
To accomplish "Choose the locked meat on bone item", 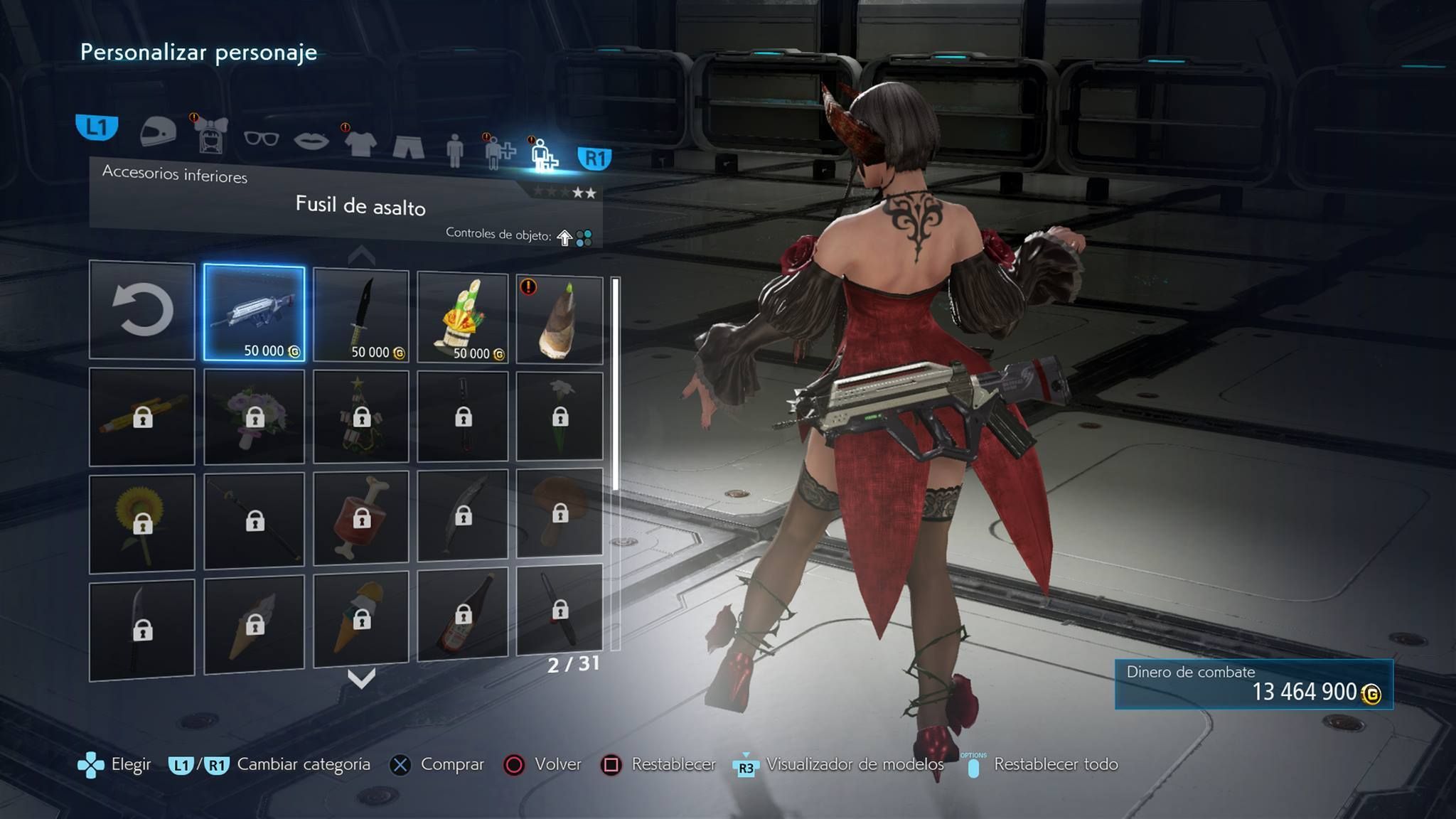I will (x=361, y=518).
